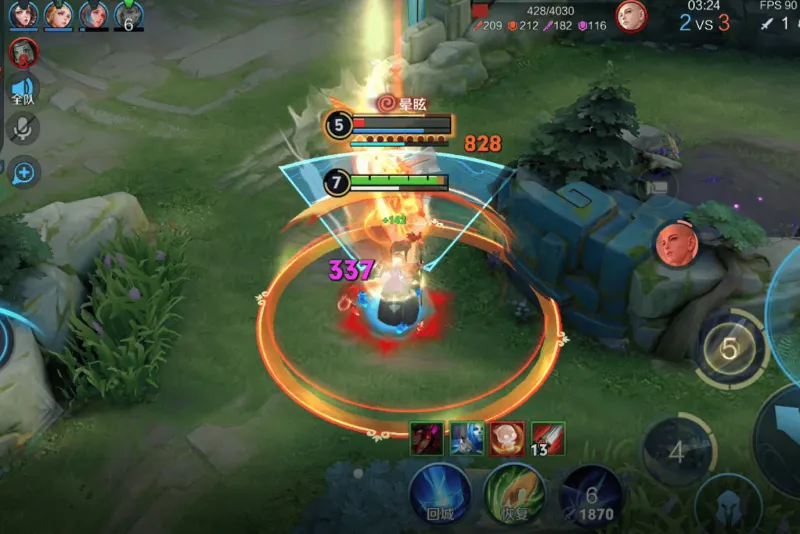This screenshot has height=534, width=800.
Task: Select the skill on 4-second cooldown
Action: (x=677, y=452)
